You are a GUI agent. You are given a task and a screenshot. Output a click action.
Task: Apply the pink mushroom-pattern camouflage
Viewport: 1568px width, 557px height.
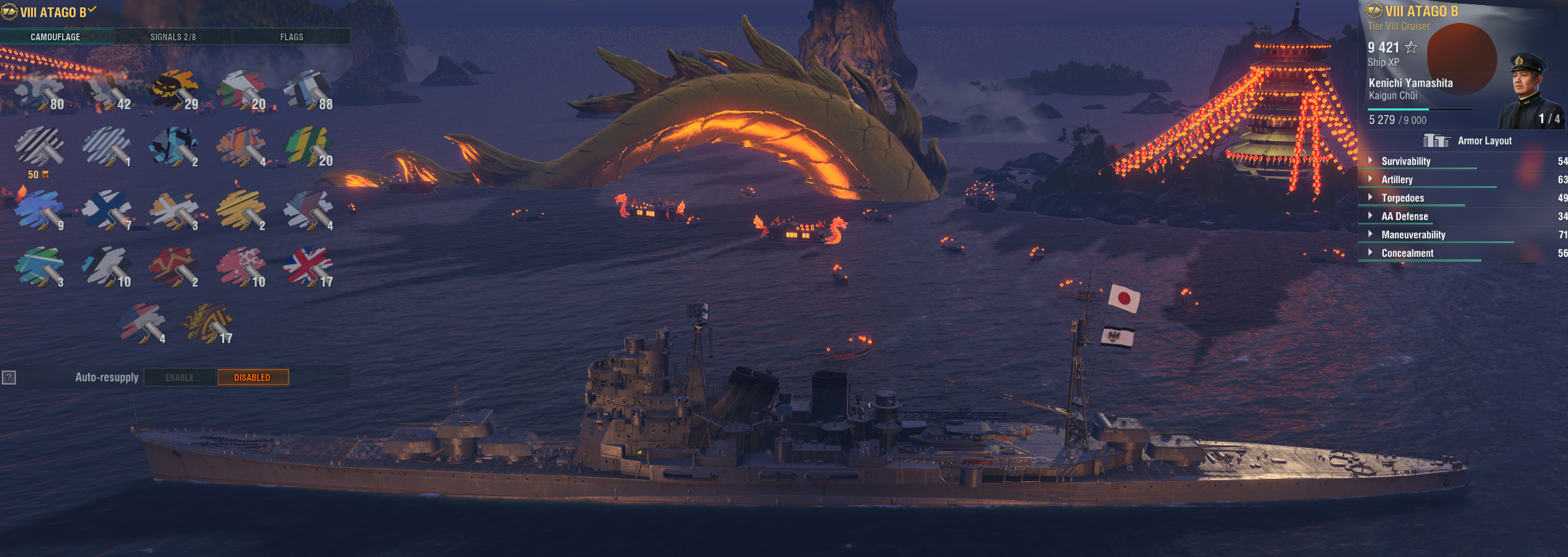point(241,267)
